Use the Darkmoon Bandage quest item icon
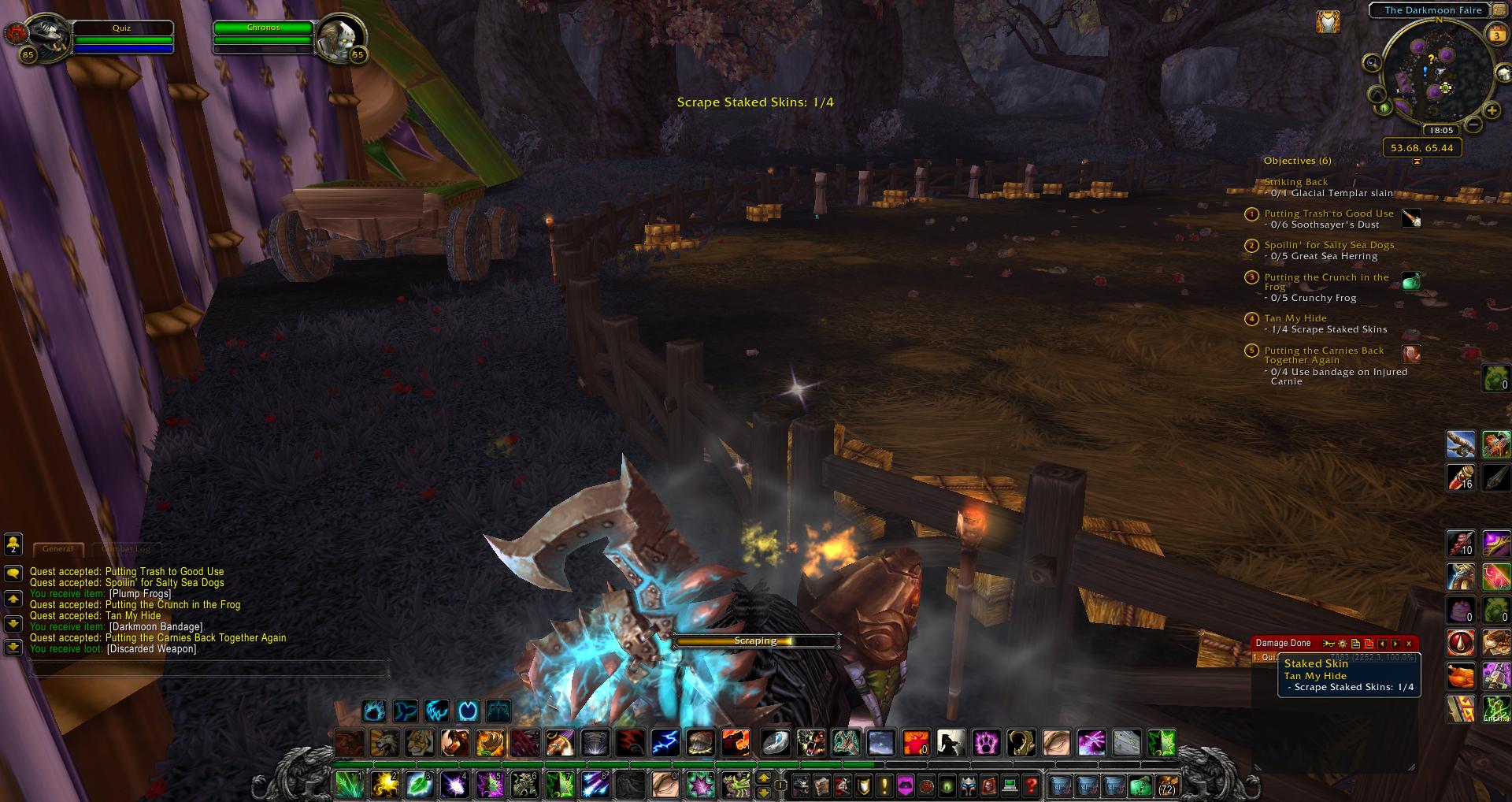 pos(1411,354)
